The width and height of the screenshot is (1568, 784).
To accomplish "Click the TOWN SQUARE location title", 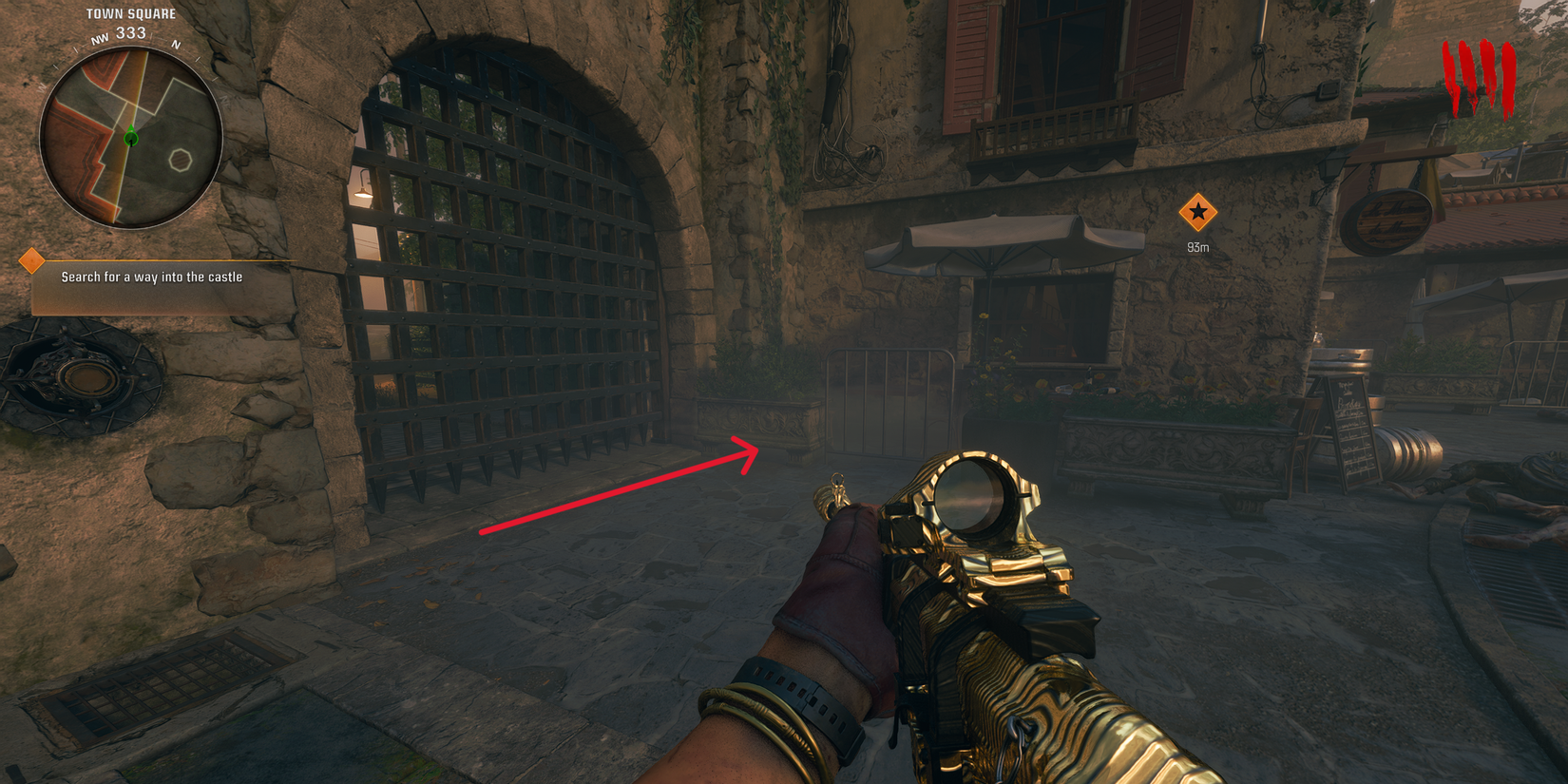I will tap(132, 12).
